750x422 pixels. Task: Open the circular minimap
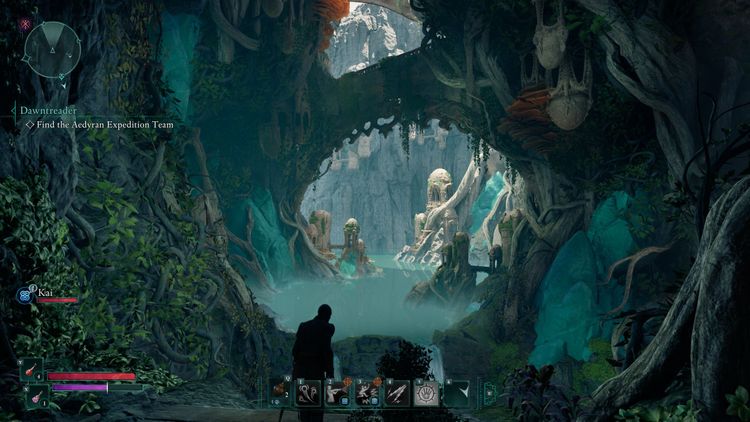point(52,49)
